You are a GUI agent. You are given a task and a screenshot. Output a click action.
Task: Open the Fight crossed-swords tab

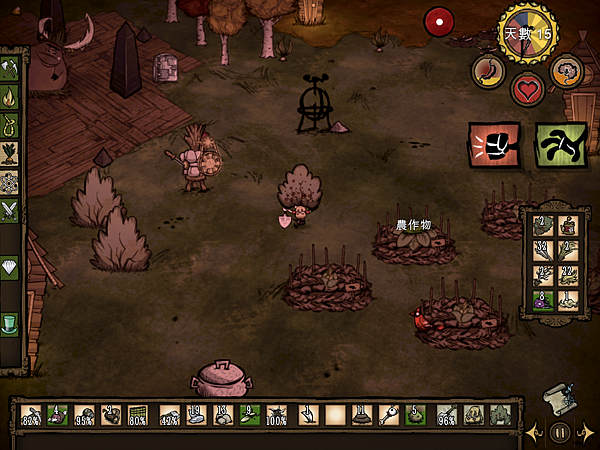pyautogui.click(x=9, y=210)
